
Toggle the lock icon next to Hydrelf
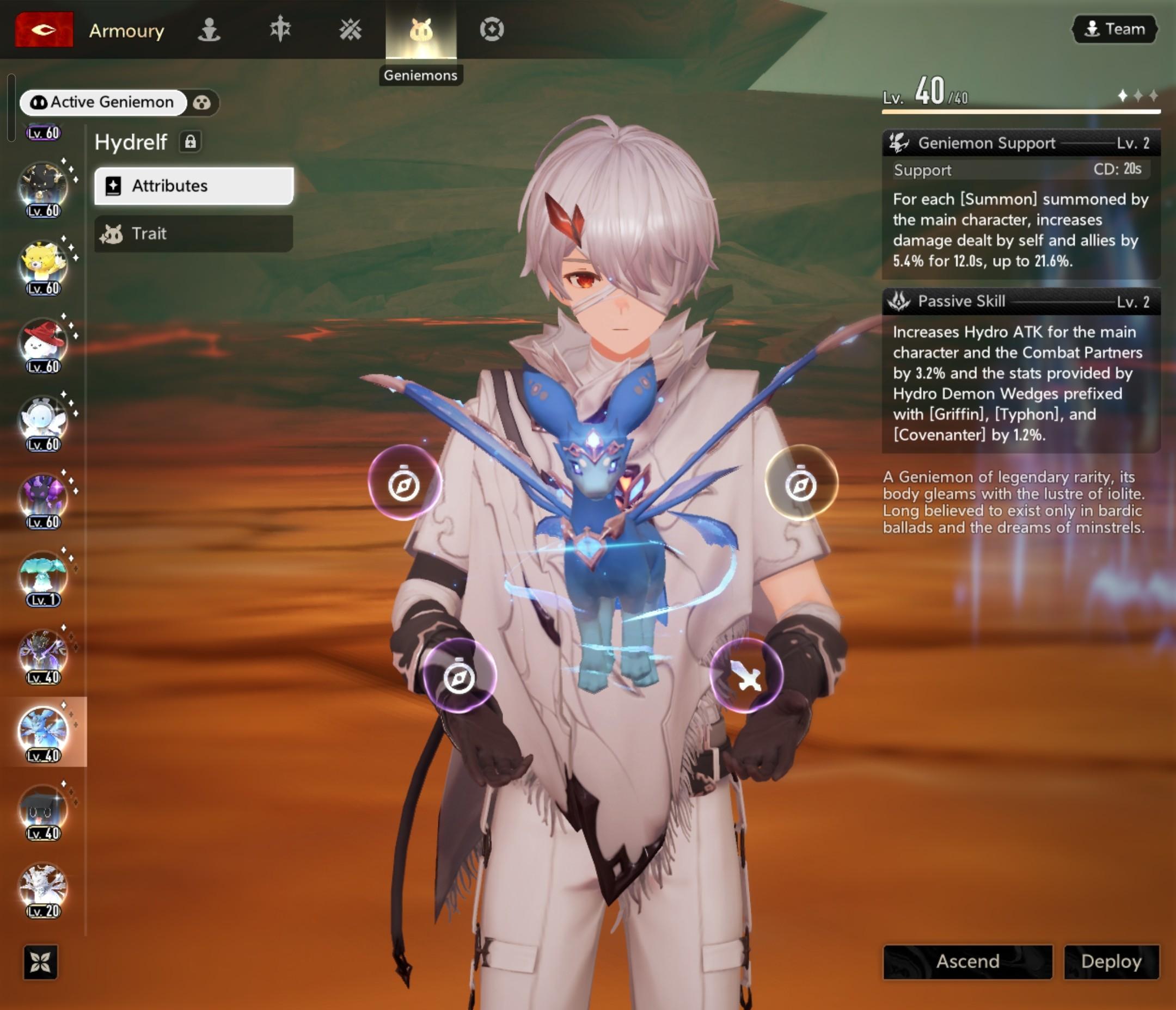tap(190, 142)
